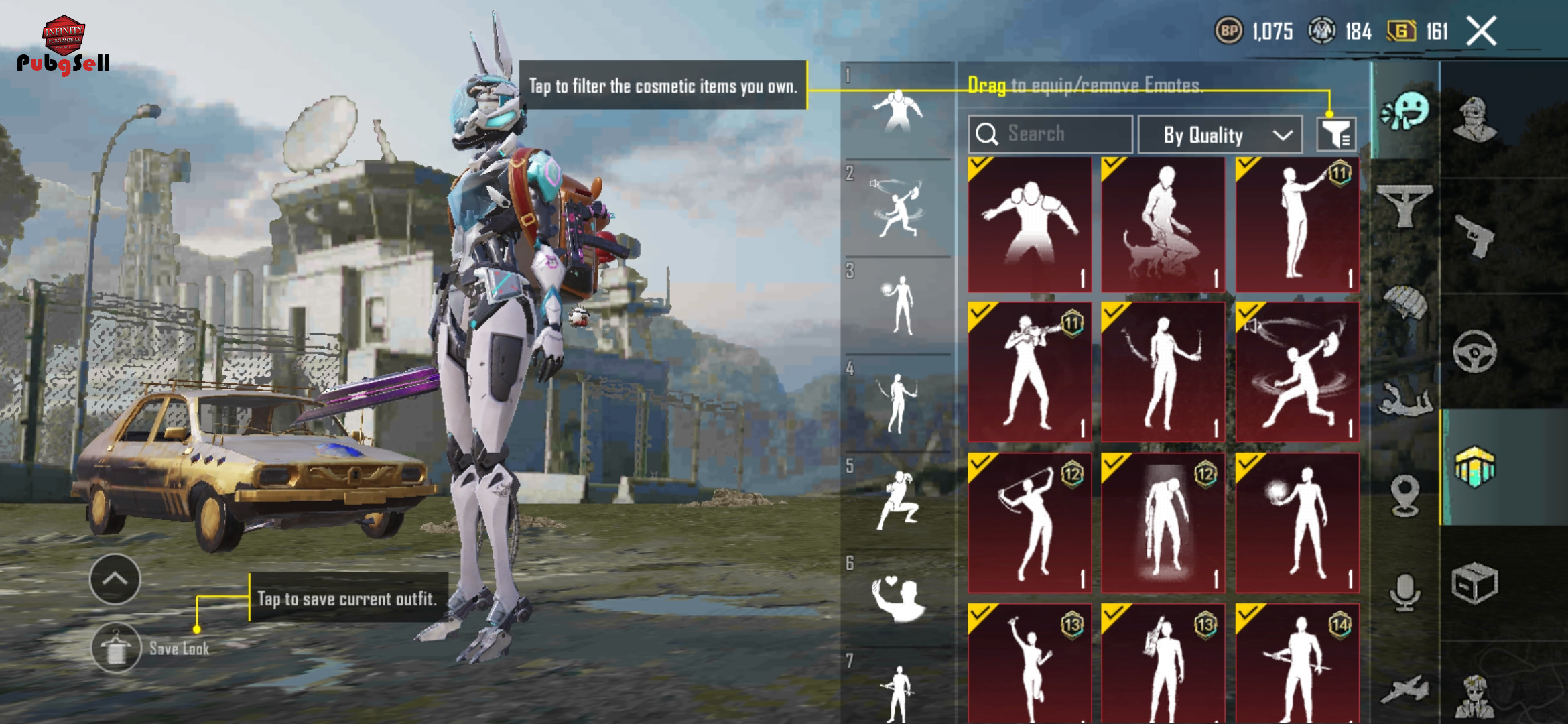1568x724 pixels.
Task: Switch to the Emotes smiley tab
Action: [1405, 112]
